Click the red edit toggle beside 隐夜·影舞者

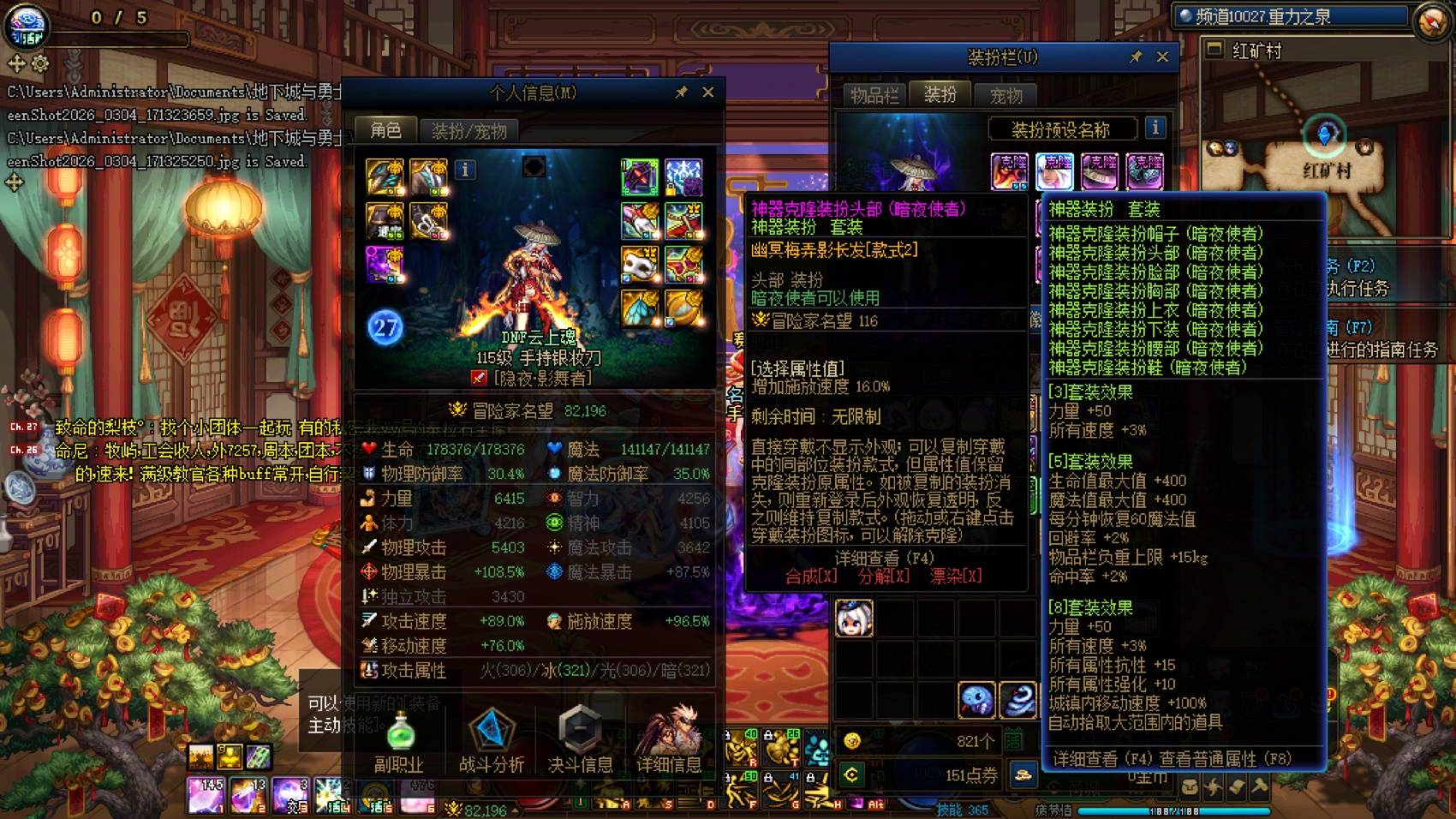pos(477,377)
